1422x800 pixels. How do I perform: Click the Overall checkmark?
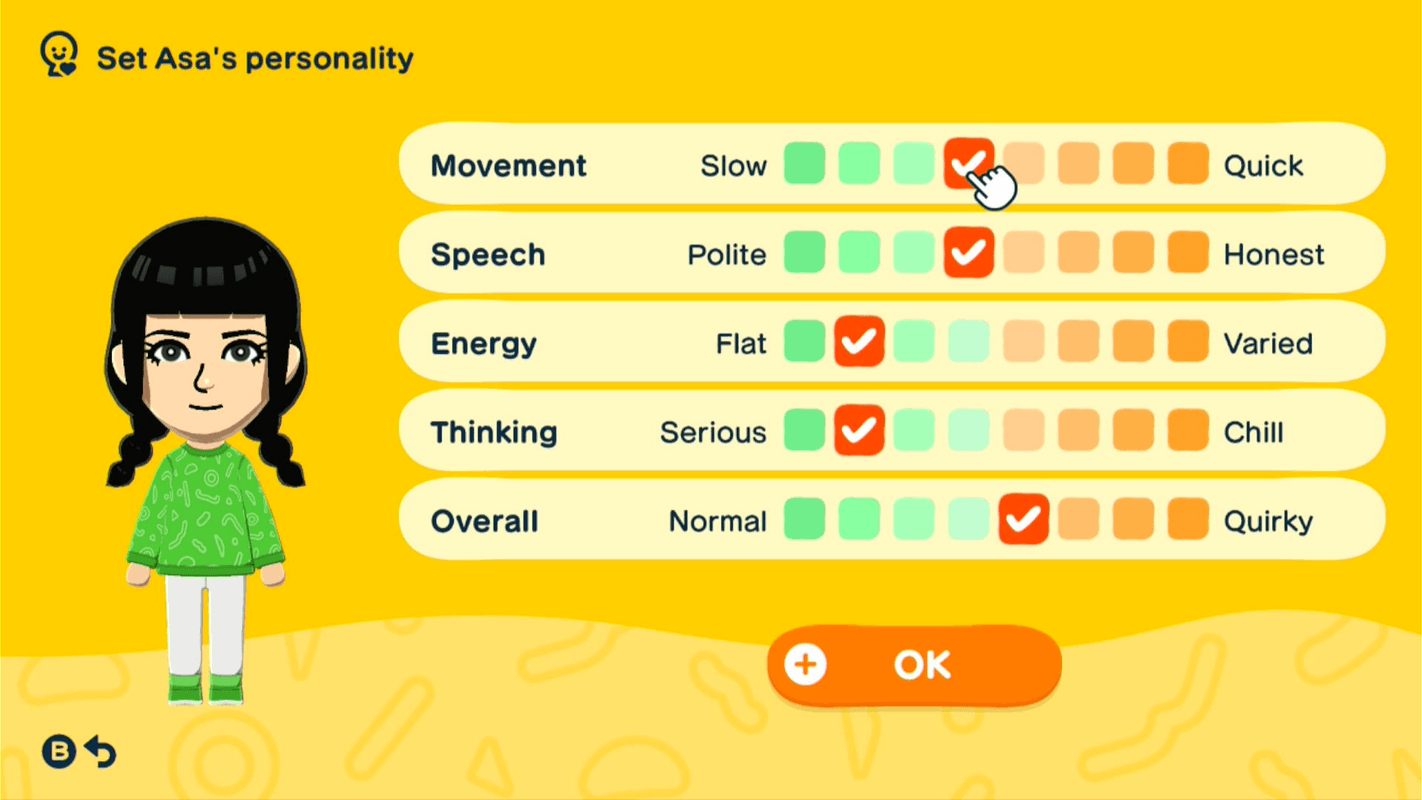click(x=1023, y=520)
